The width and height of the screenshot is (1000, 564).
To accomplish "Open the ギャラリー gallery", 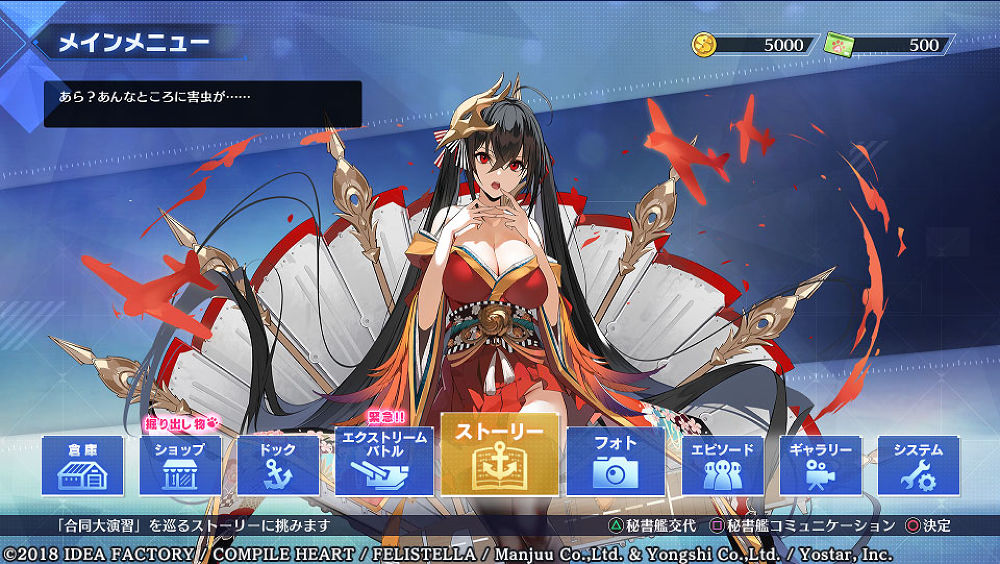I will click(x=819, y=465).
